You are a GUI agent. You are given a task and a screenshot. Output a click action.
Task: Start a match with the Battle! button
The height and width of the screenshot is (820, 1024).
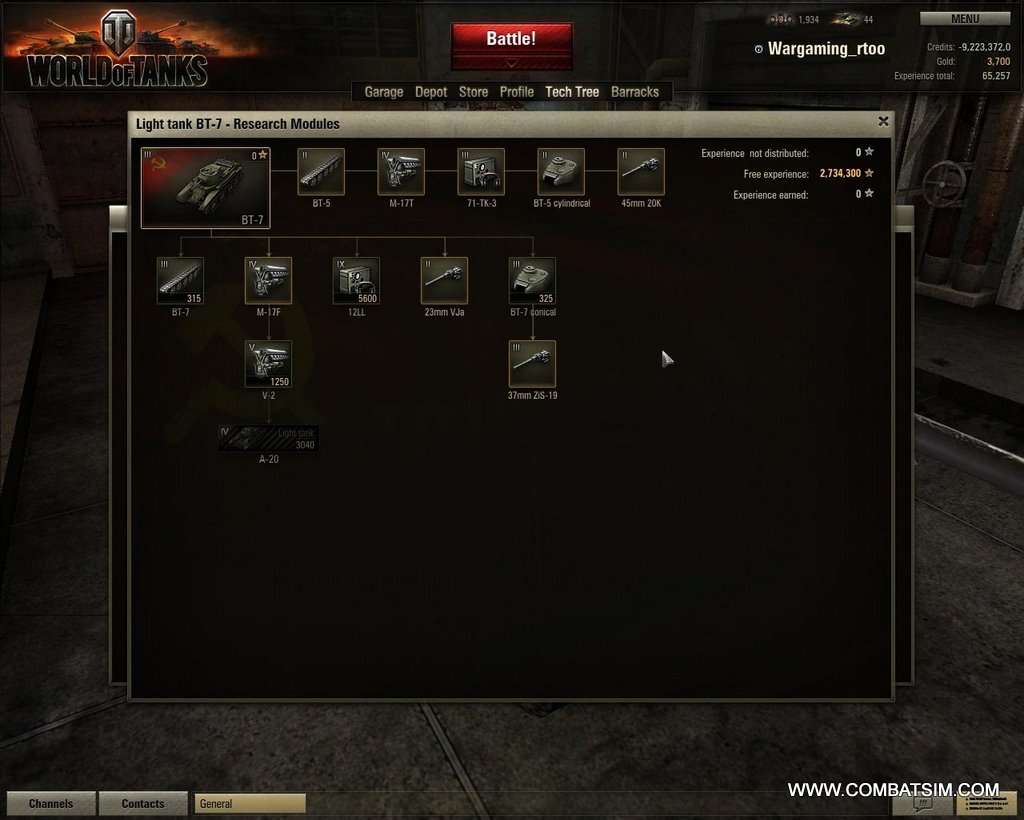[x=511, y=39]
